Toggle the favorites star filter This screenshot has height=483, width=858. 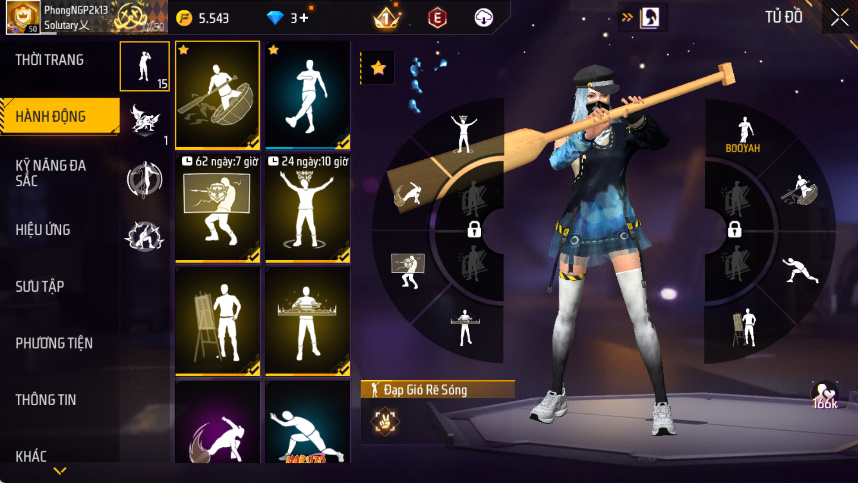(378, 68)
